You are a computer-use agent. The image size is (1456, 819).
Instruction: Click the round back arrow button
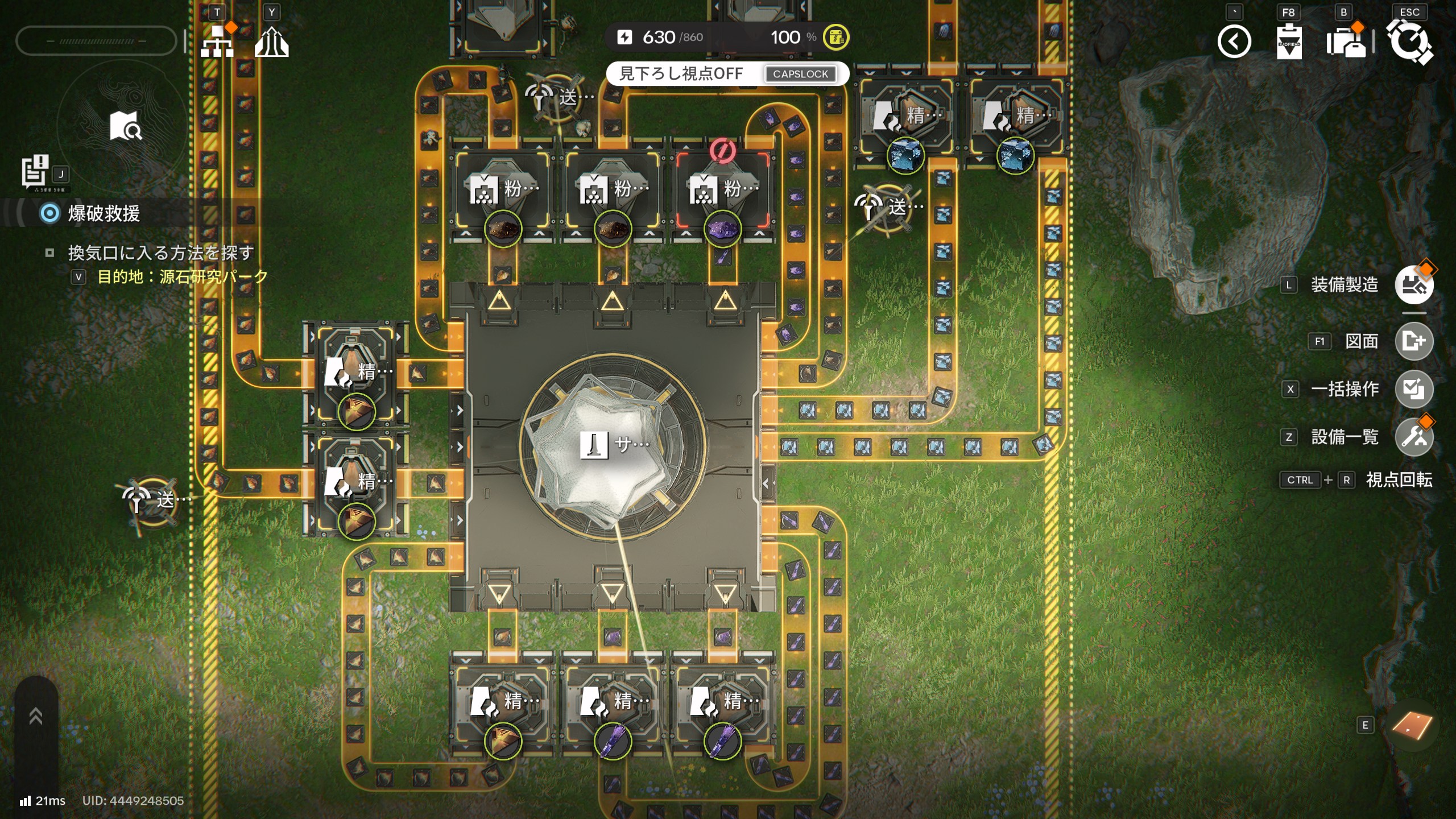[x=1234, y=42]
